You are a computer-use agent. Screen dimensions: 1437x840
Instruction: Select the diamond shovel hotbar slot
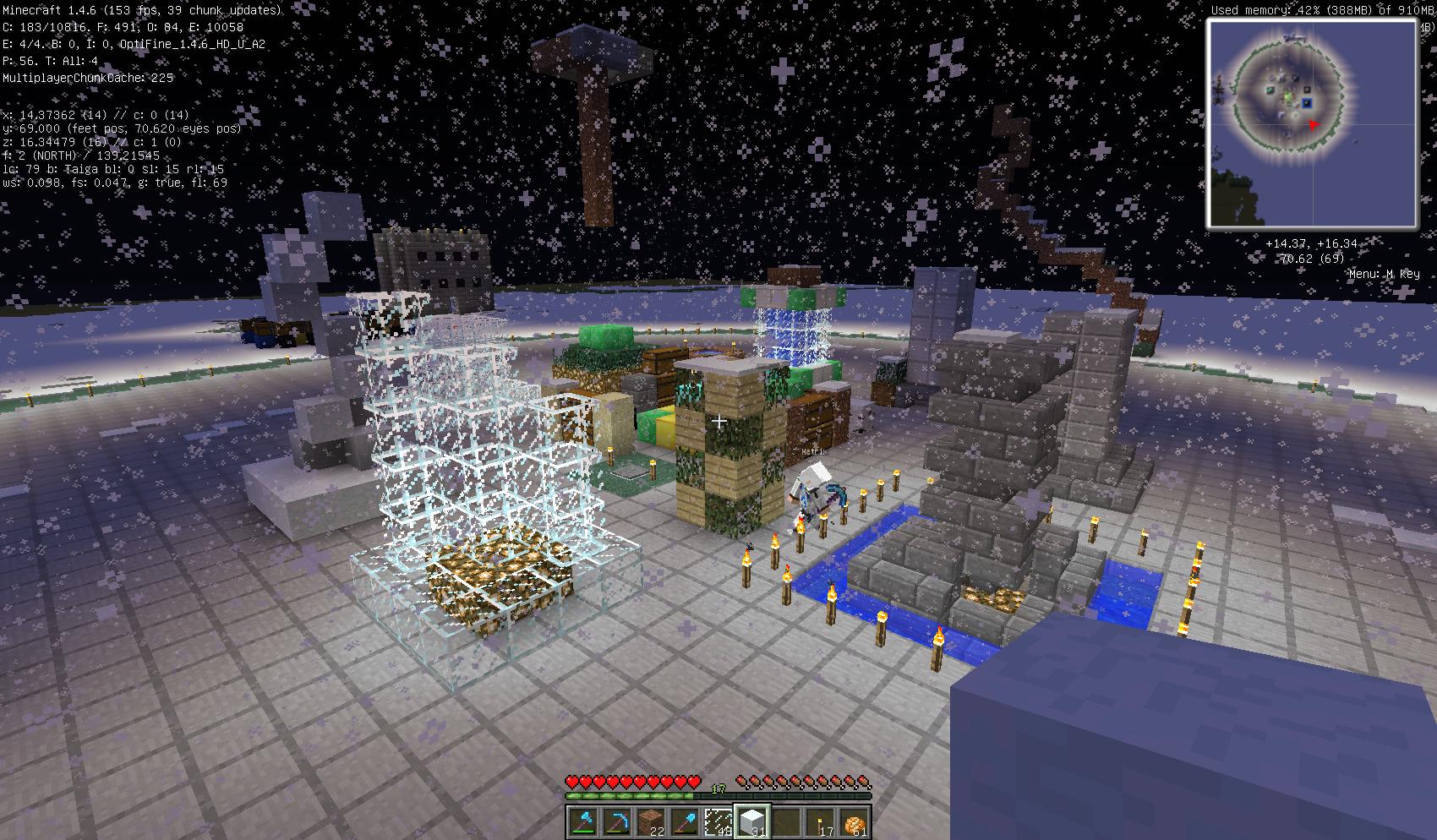684,821
